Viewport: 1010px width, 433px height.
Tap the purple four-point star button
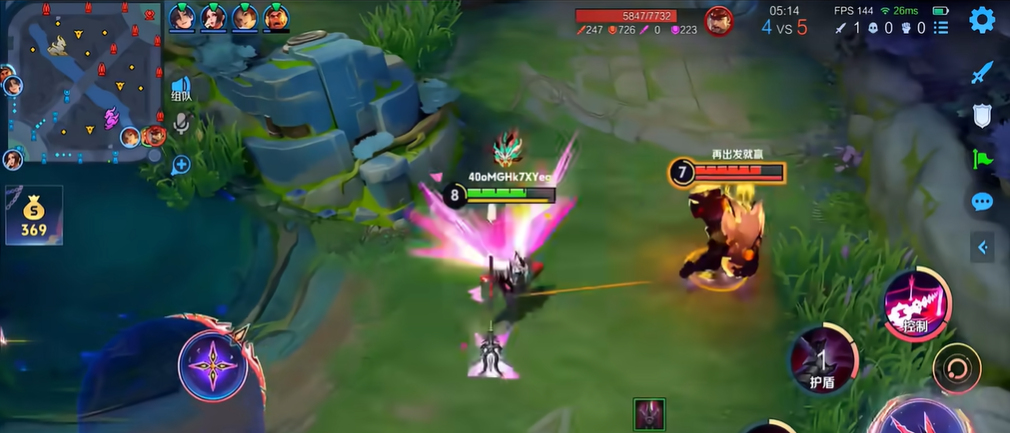click(x=212, y=364)
